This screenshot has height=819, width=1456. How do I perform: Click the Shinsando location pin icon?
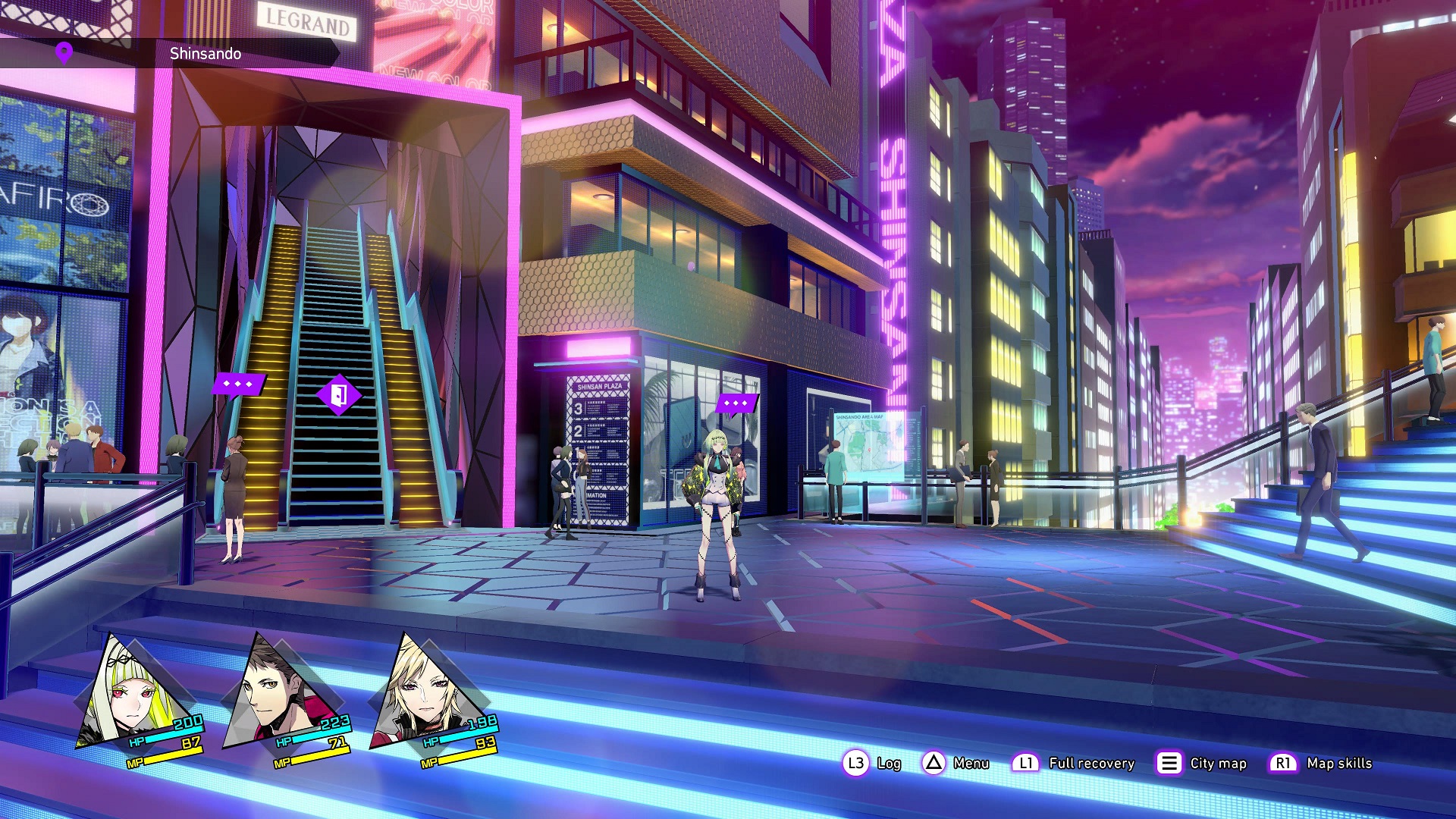coord(64,52)
